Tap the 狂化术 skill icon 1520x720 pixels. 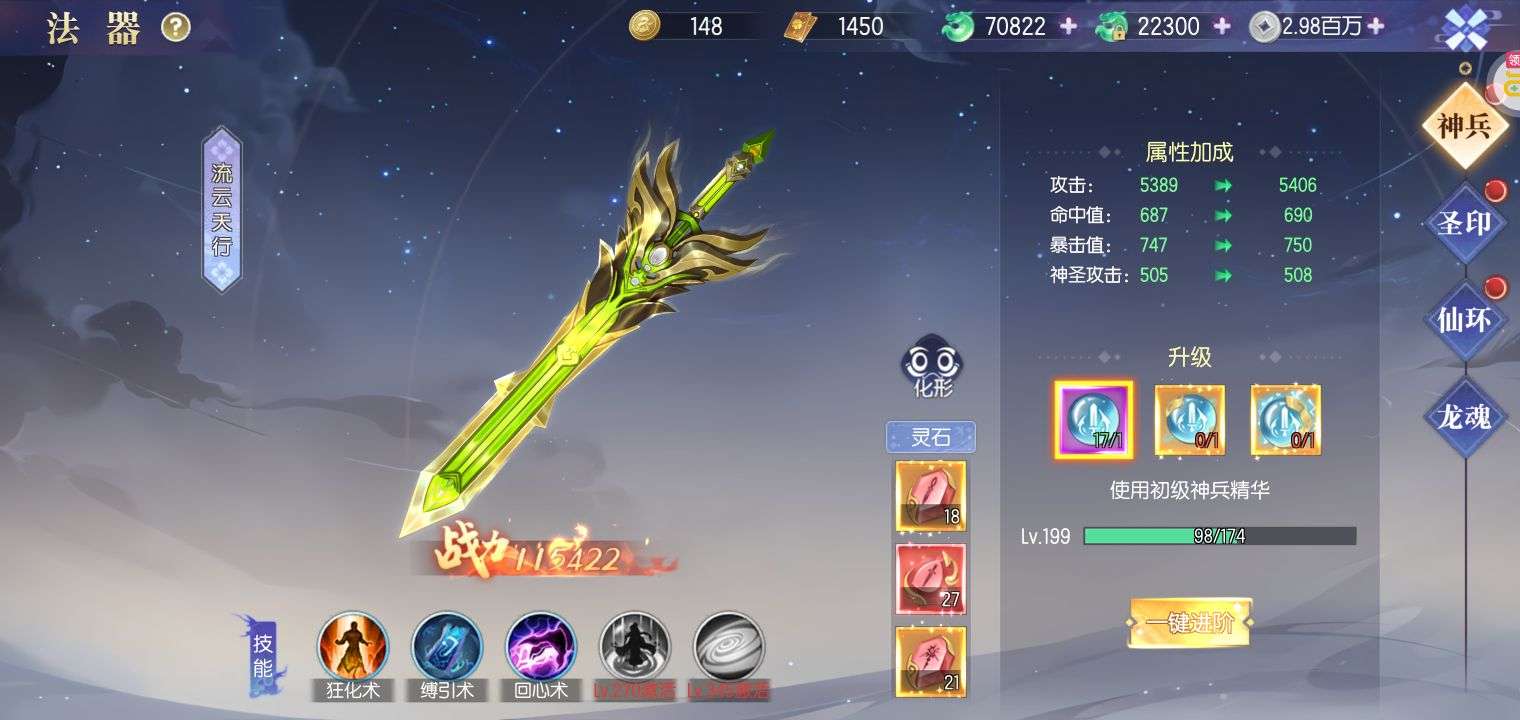pyautogui.click(x=353, y=647)
